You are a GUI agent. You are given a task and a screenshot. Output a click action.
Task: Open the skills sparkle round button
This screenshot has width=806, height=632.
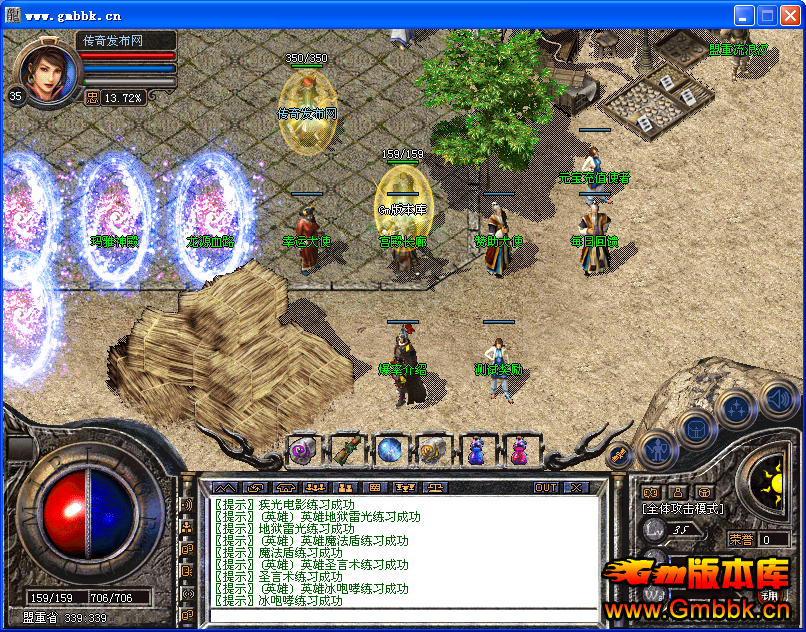click(737, 408)
